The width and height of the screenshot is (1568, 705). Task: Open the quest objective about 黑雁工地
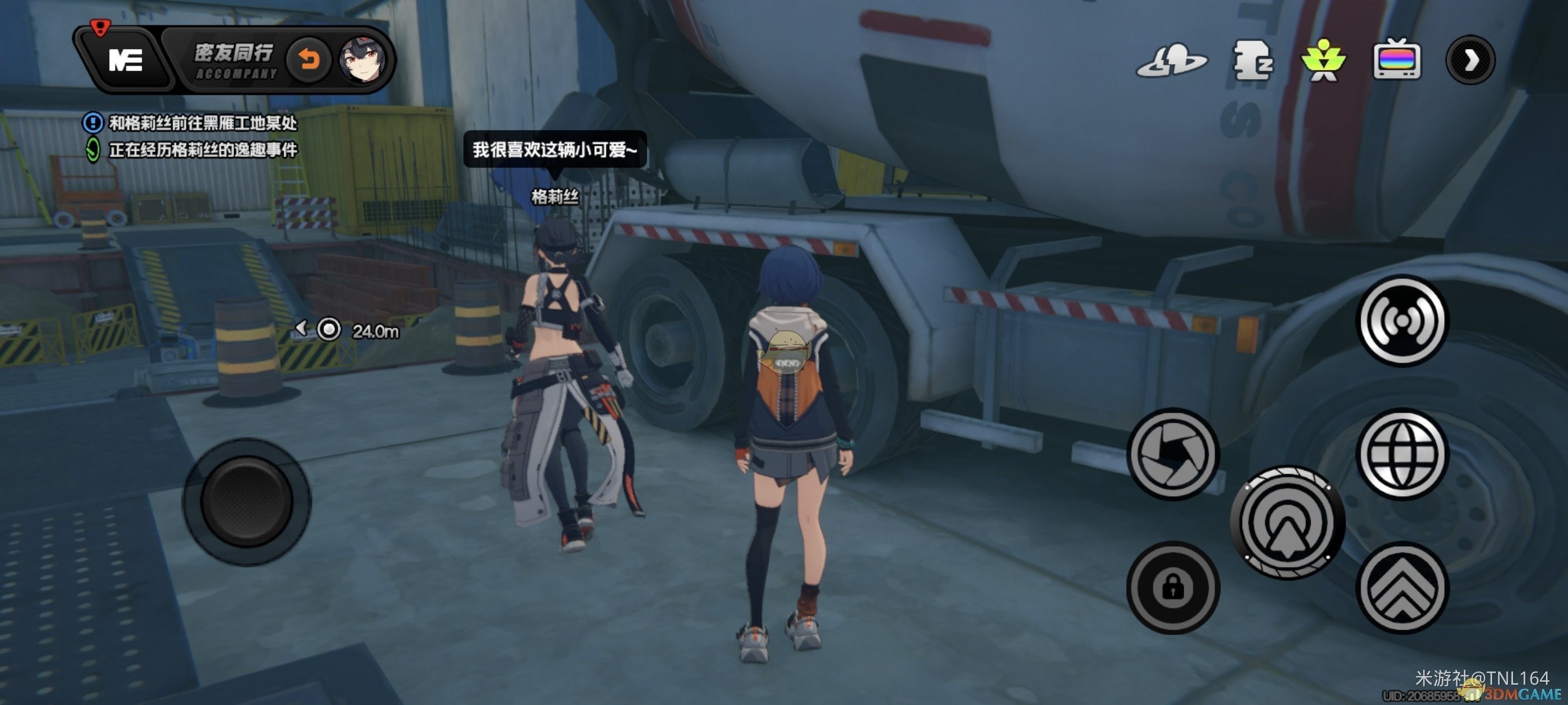point(202,124)
